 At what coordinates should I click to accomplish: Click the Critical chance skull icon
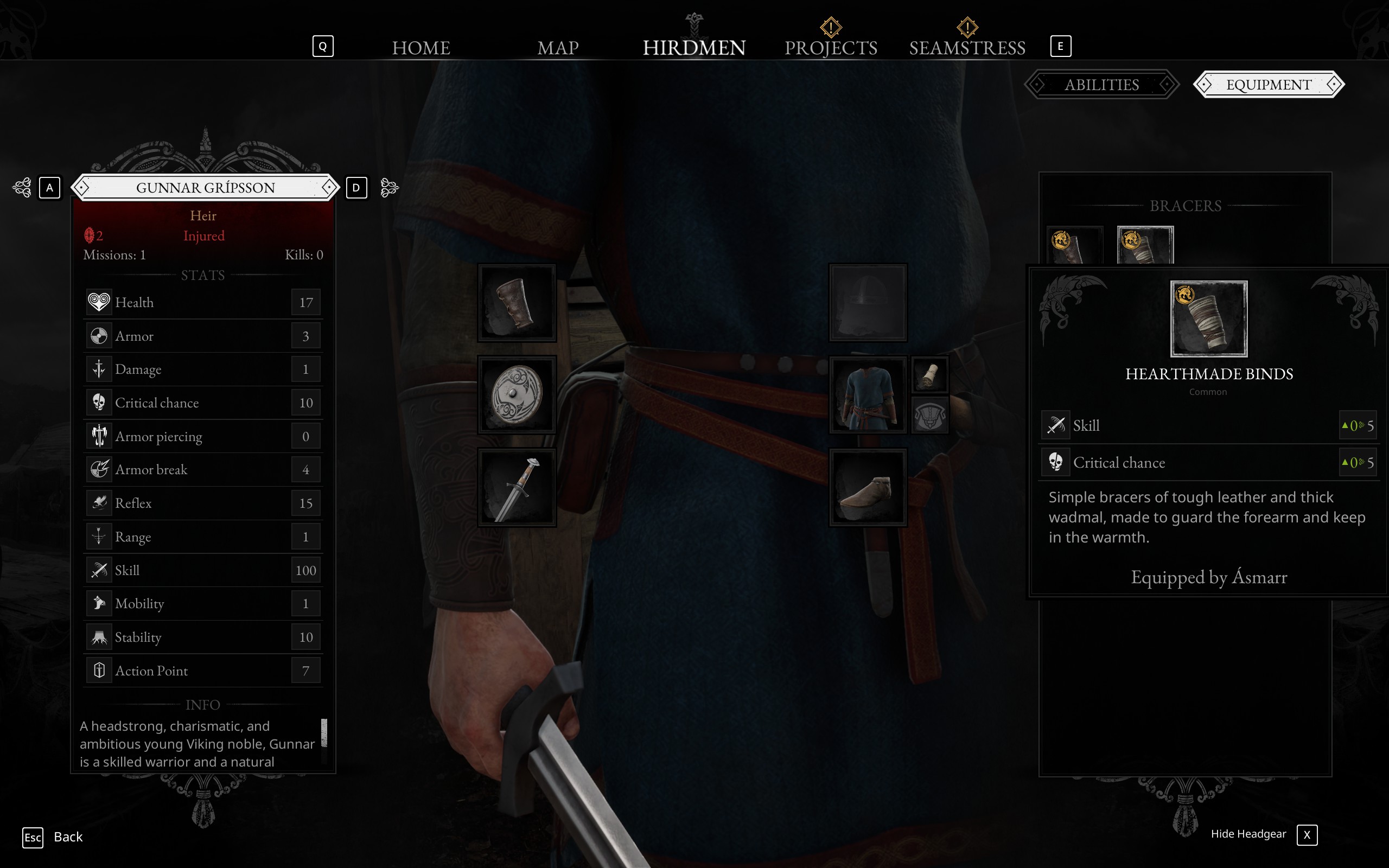point(99,403)
